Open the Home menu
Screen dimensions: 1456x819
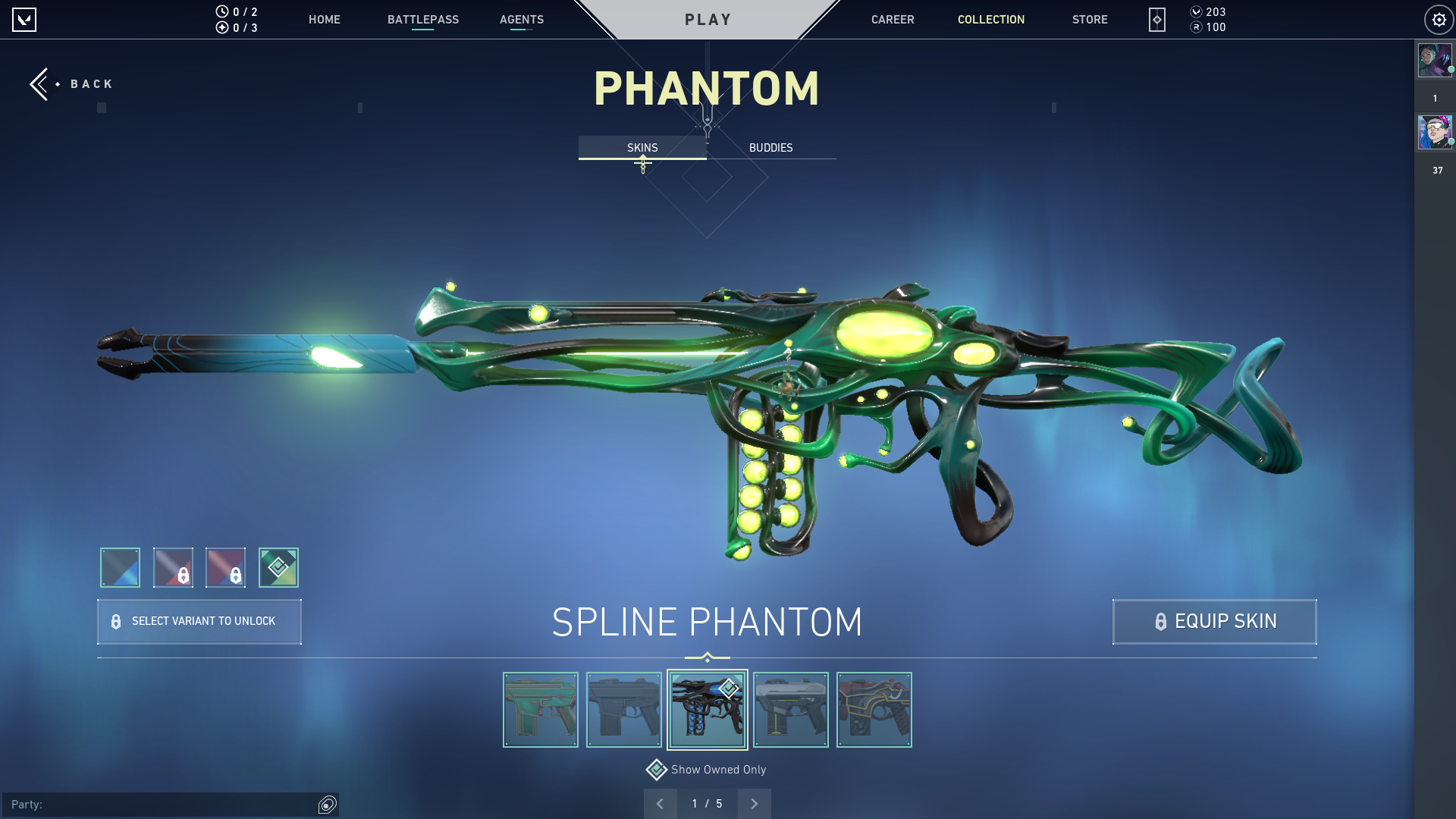(x=324, y=20)
